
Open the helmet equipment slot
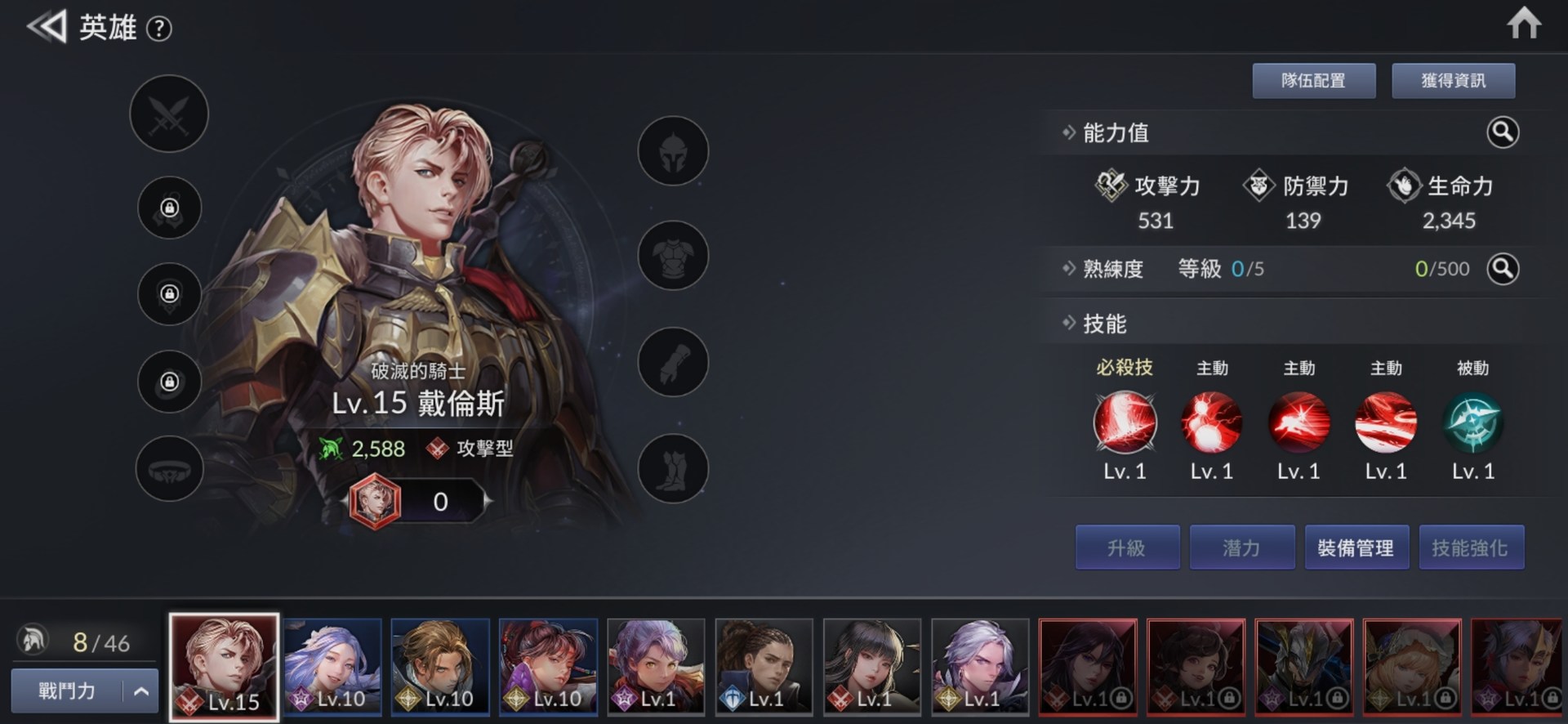pyautogui.click(x=672, y=151)
